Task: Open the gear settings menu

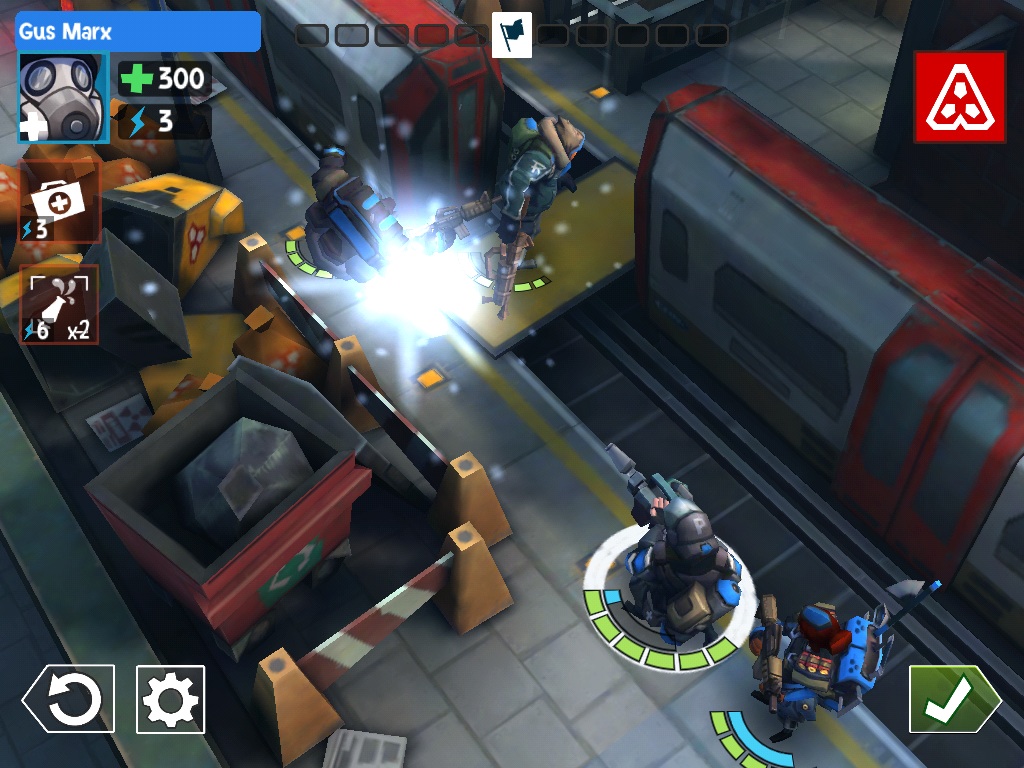Action: (x=171, y=699)
